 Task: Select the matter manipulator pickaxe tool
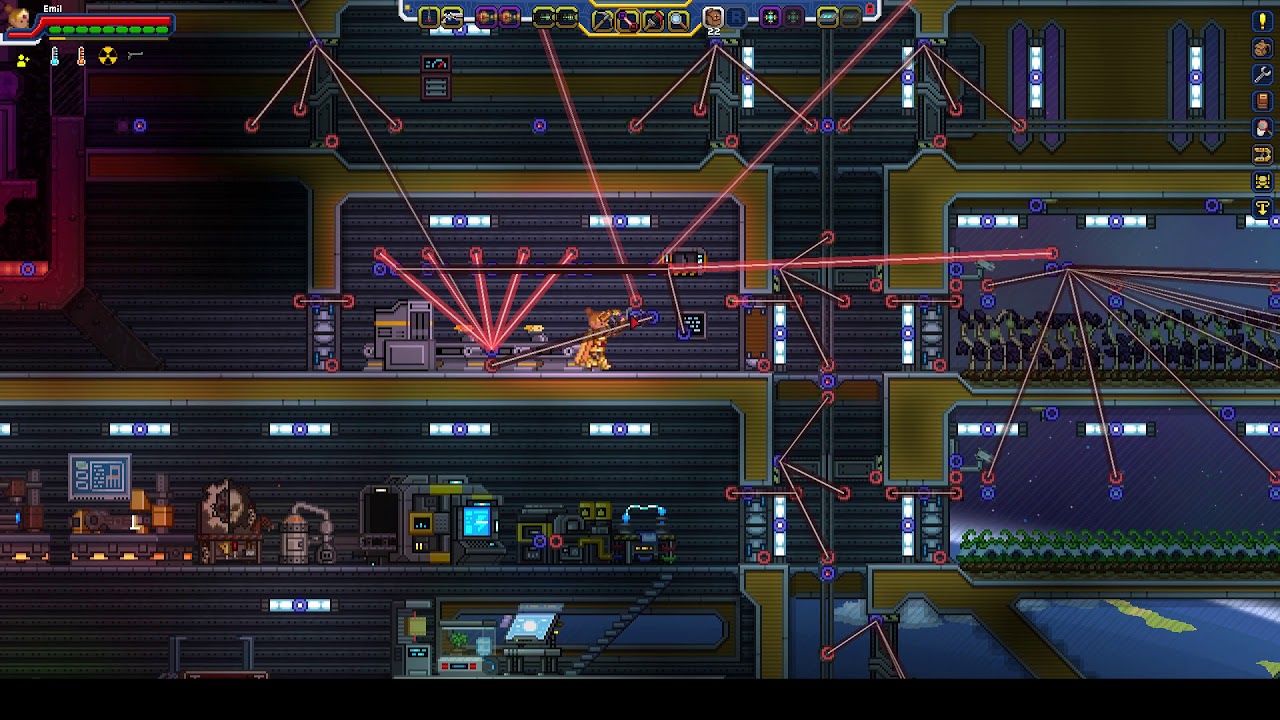click(x=603, y=18)
